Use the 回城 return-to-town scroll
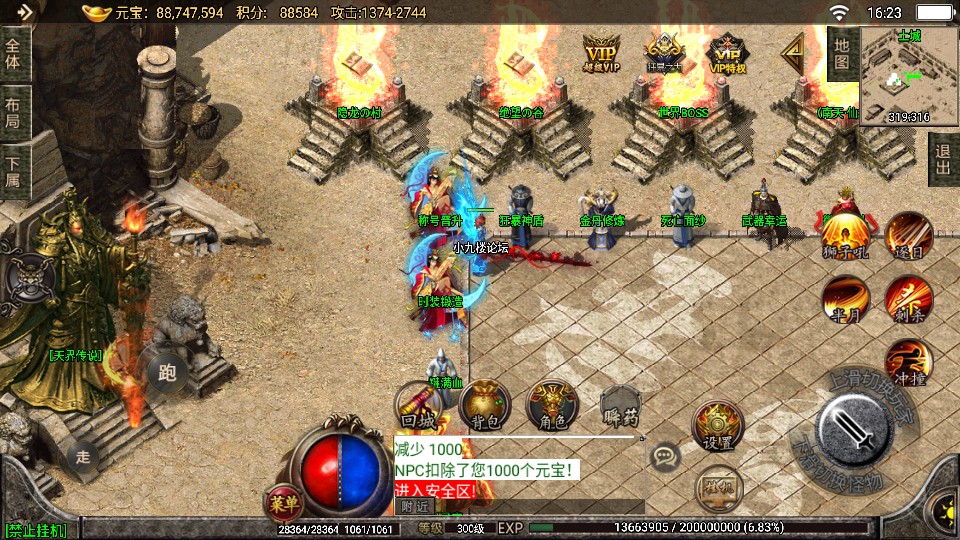The image size is (960, 540). coord(420,407)
